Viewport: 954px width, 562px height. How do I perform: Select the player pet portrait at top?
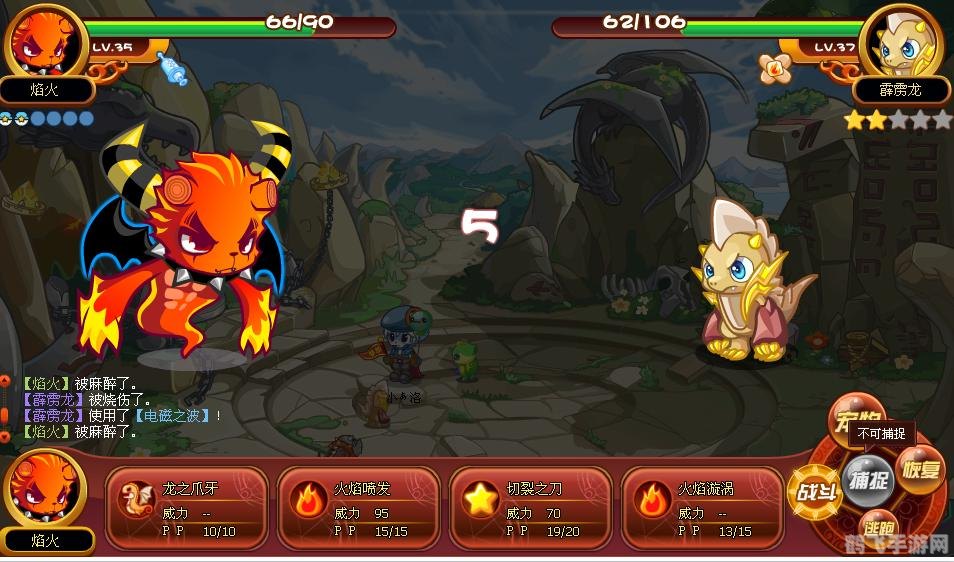coord(45,43)
